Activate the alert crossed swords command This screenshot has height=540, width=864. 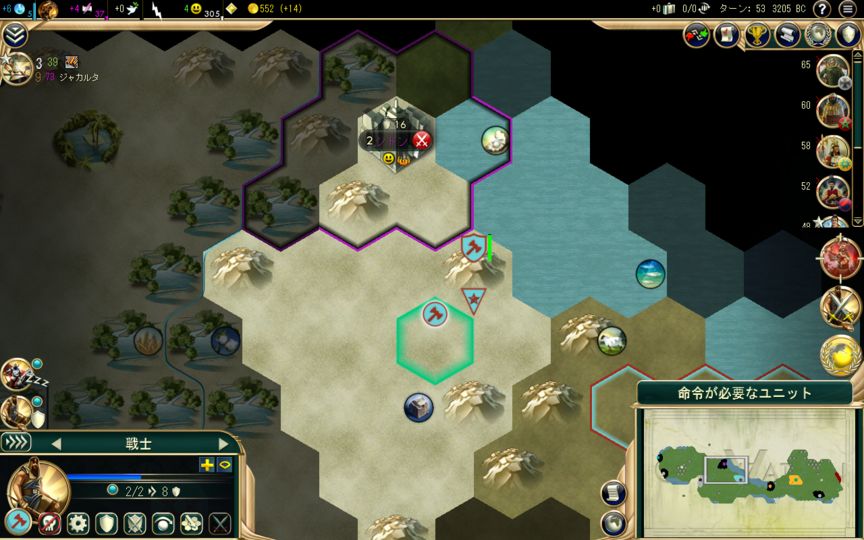[134, 522]
